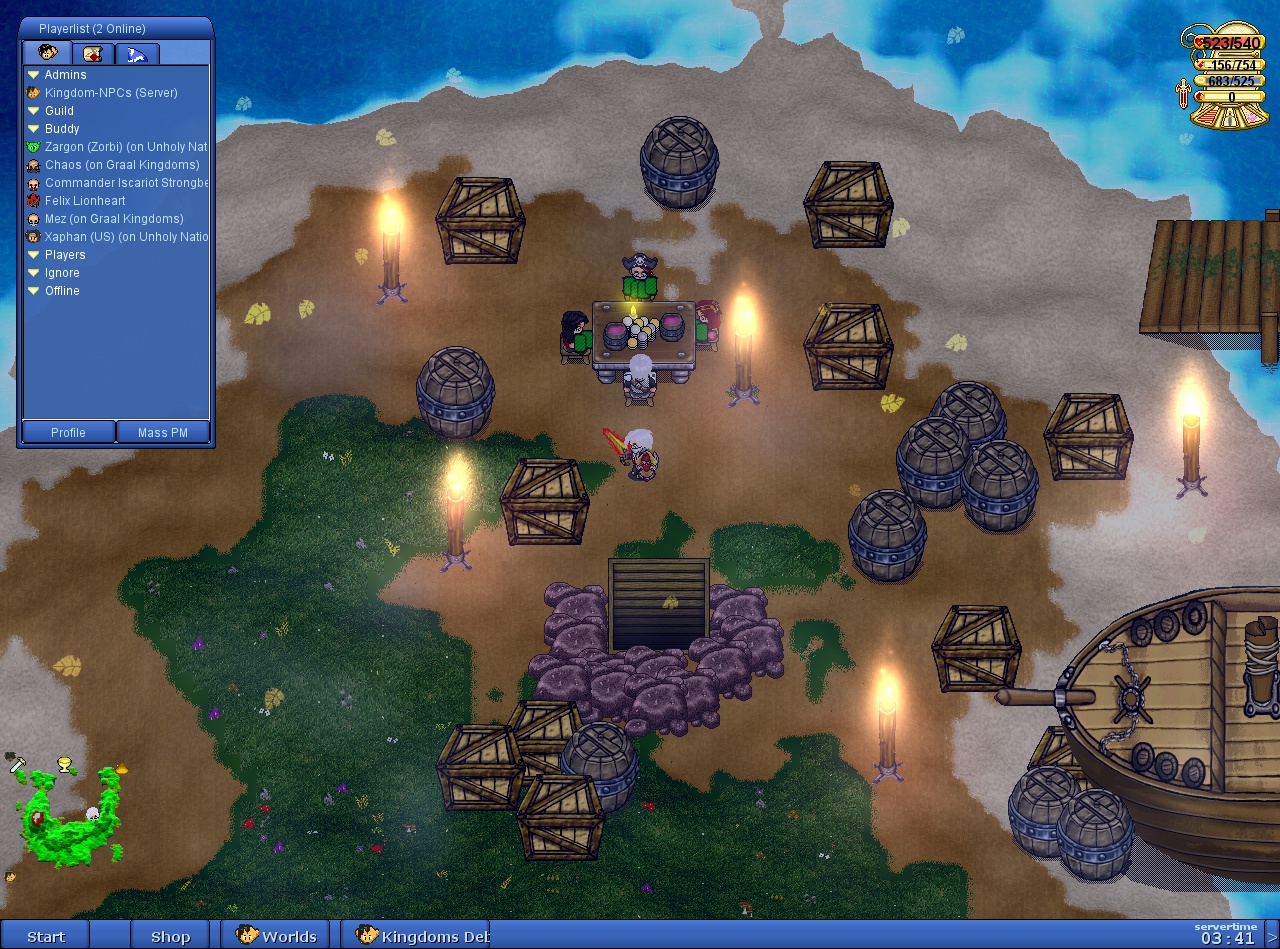Expand the Offline group
The image size is (1280, 949).
pyautogui.click(x=34, y=291)
